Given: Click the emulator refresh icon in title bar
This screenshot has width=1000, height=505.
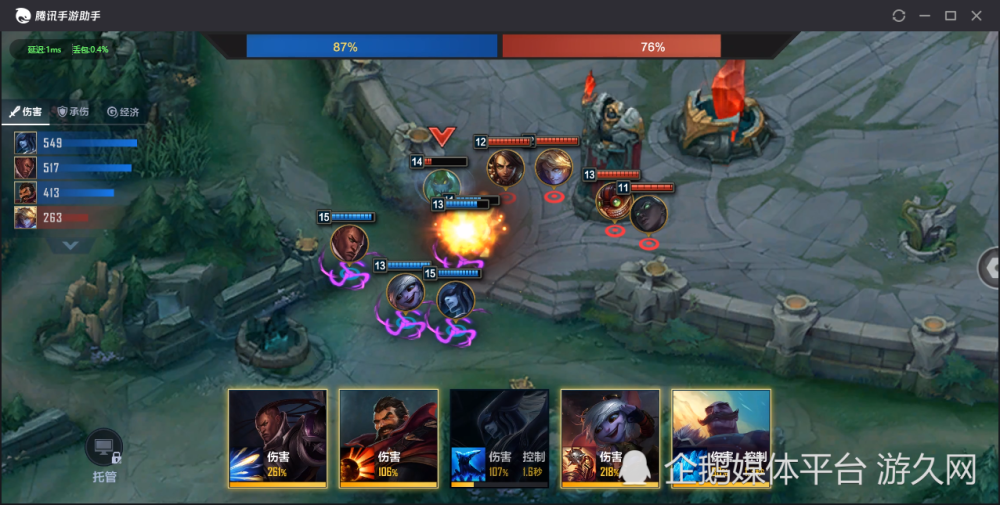Looking at the screenshot, I should 898,16.
